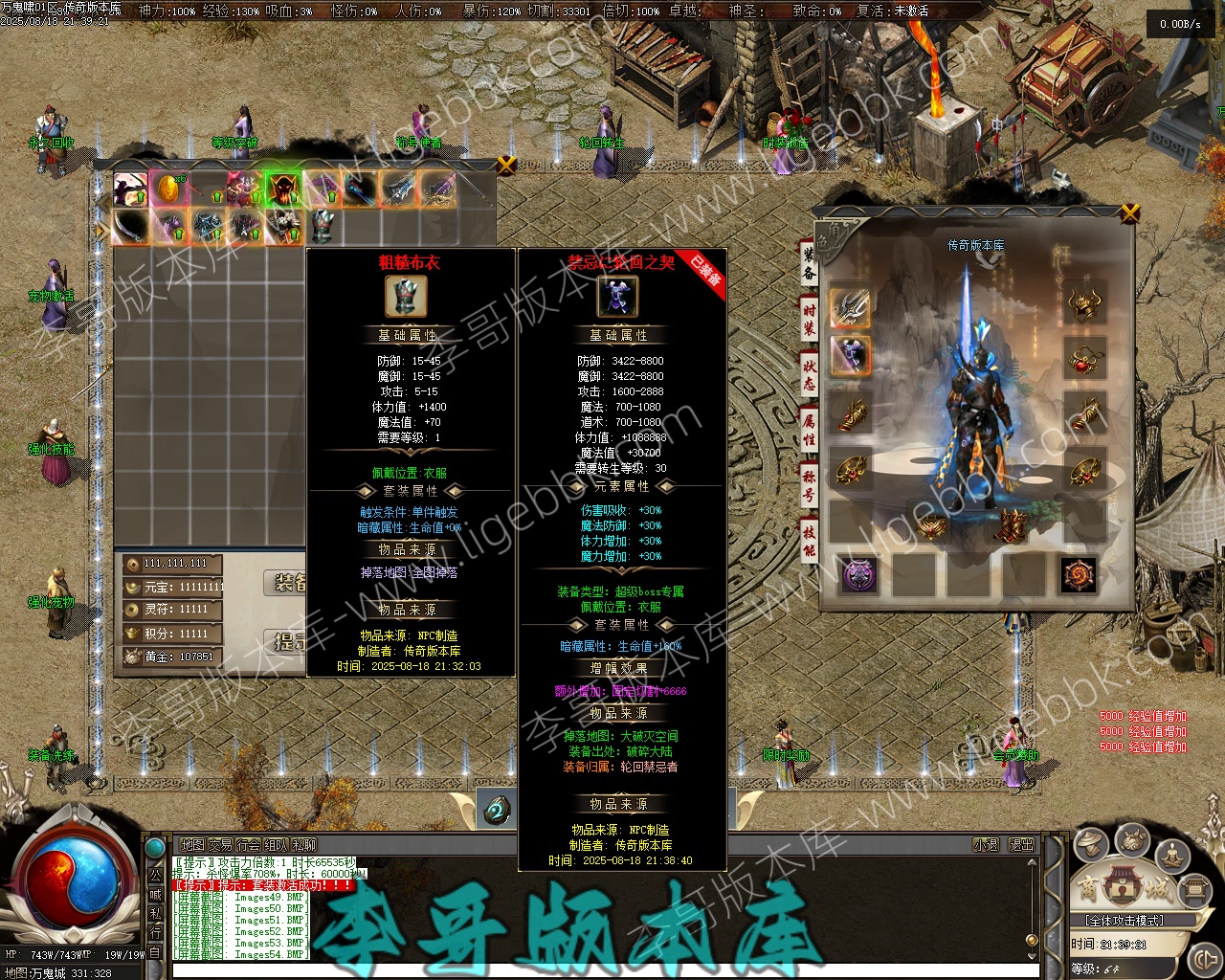Image resolution: width=1225 pixels, height=980 pixels.
Task: Select the golden egg item slot
Action: pyautogui.click(x=168, y=189)
